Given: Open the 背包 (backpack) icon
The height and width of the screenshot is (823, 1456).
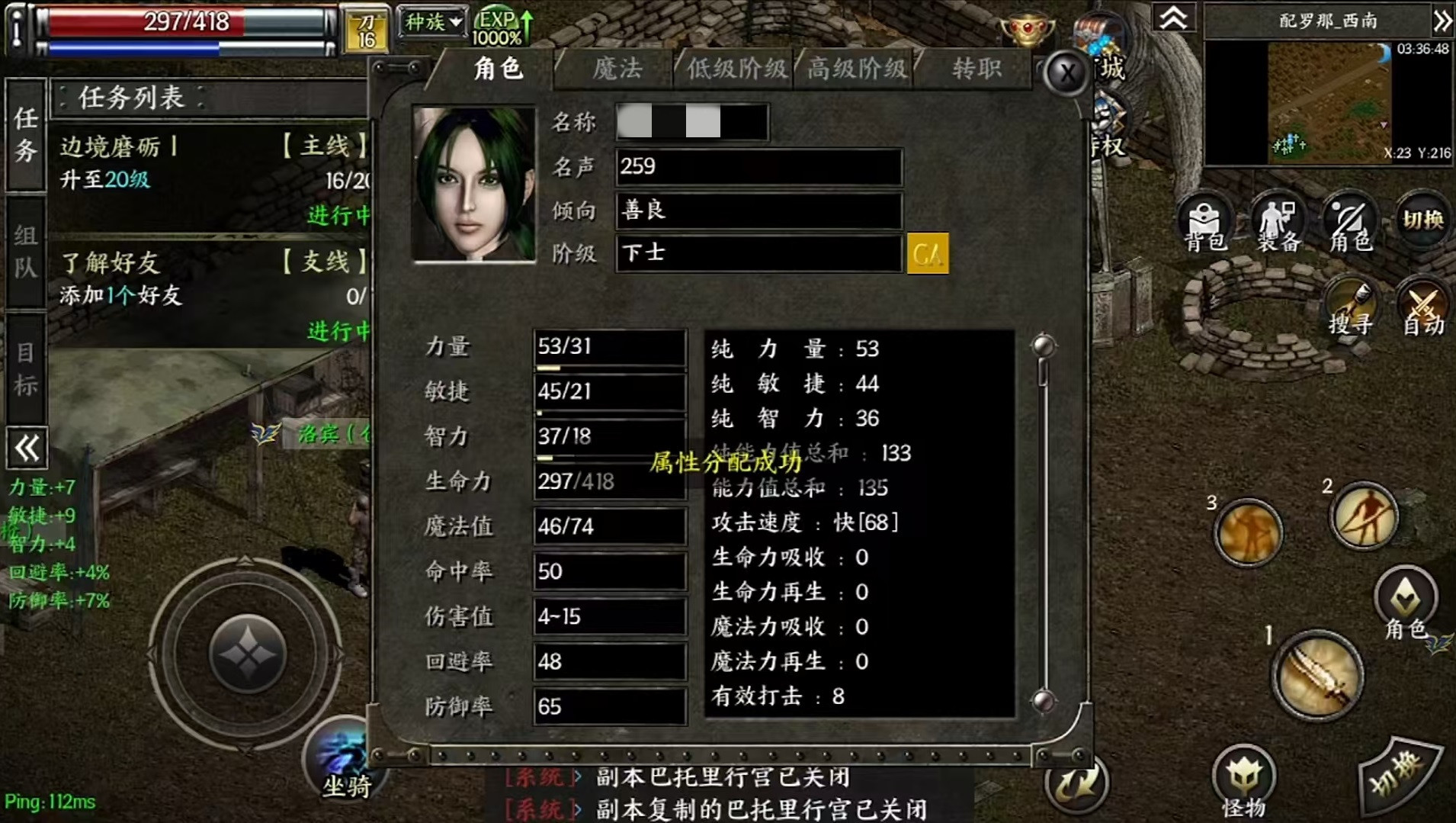Looking at the screenshot, I should pyautogui.click(x=1205, y=223).
